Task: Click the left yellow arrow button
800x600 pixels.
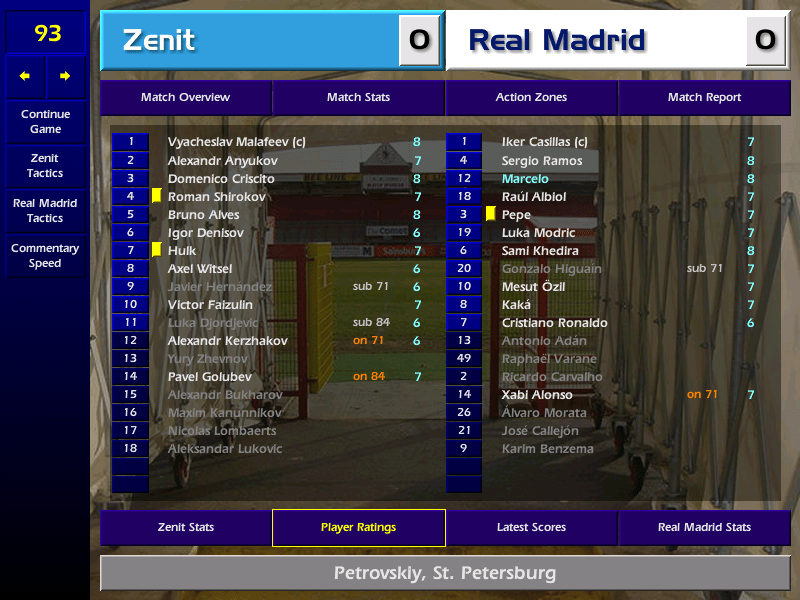Action: click(x=25, y=76)
